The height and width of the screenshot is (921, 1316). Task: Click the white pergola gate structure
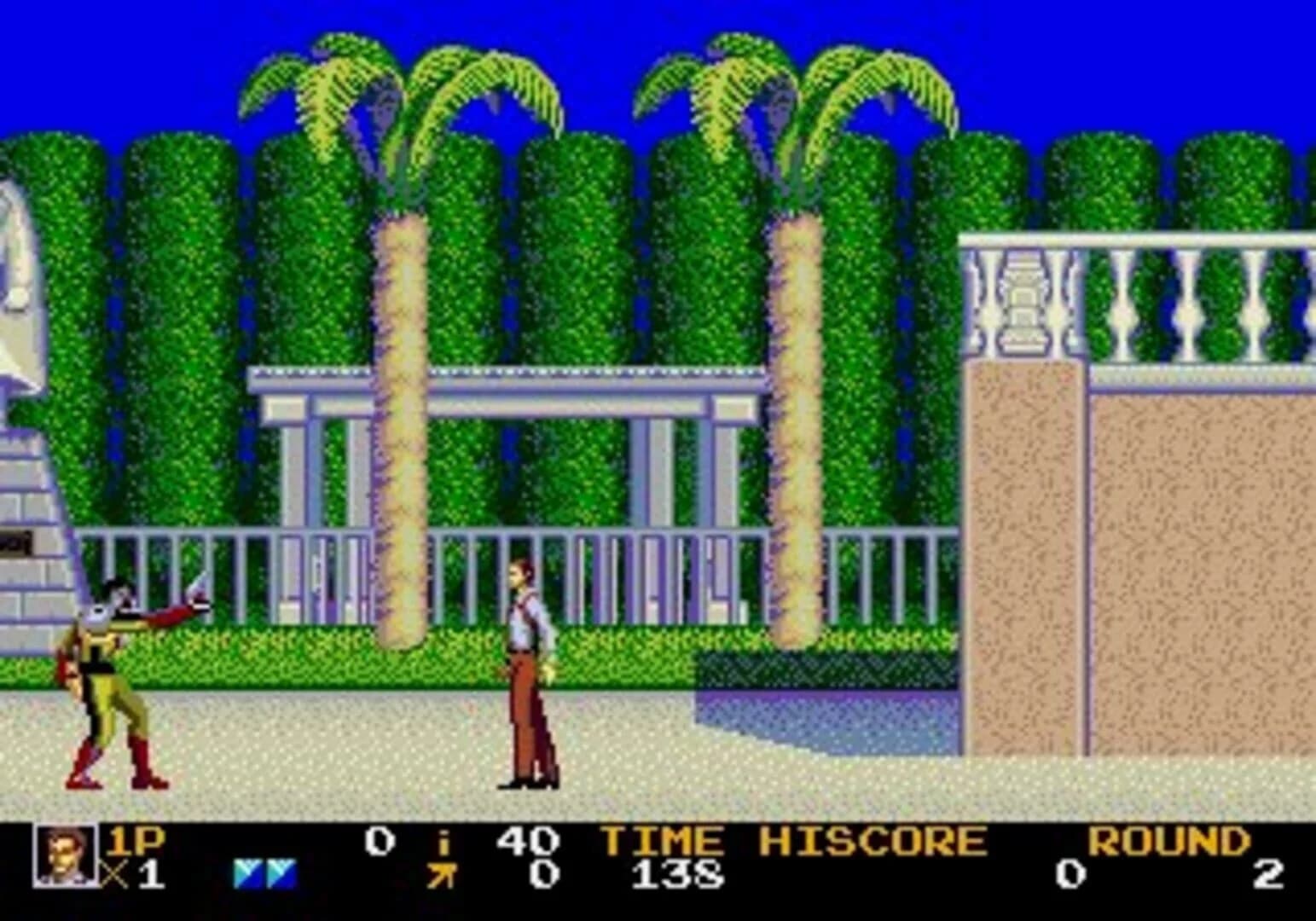click(x=503, y=409)
